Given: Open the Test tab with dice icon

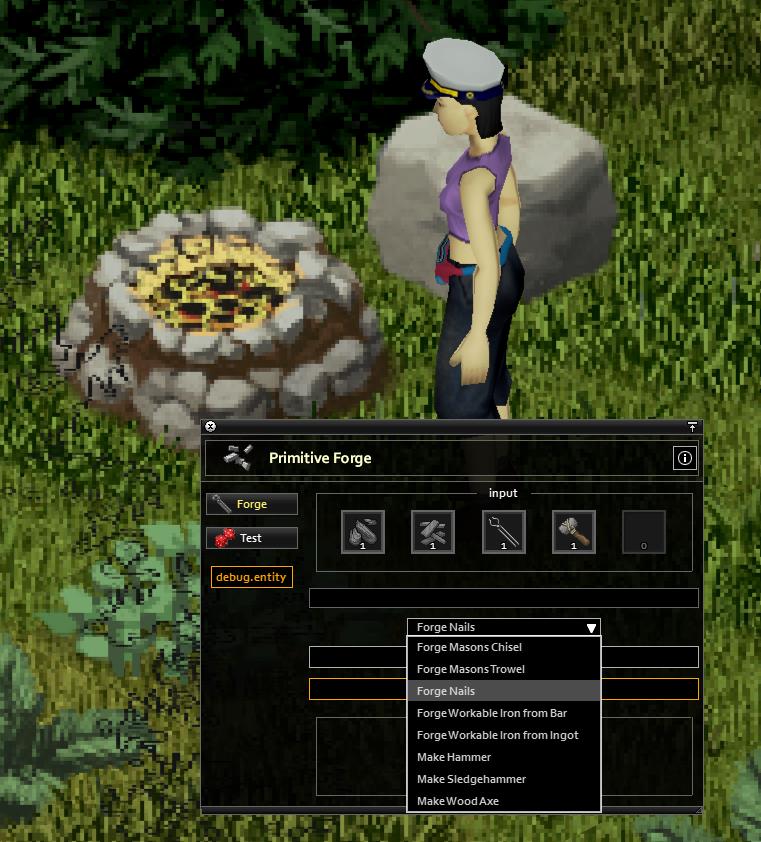Looking at the screenshot, I should tap(252, 538).
